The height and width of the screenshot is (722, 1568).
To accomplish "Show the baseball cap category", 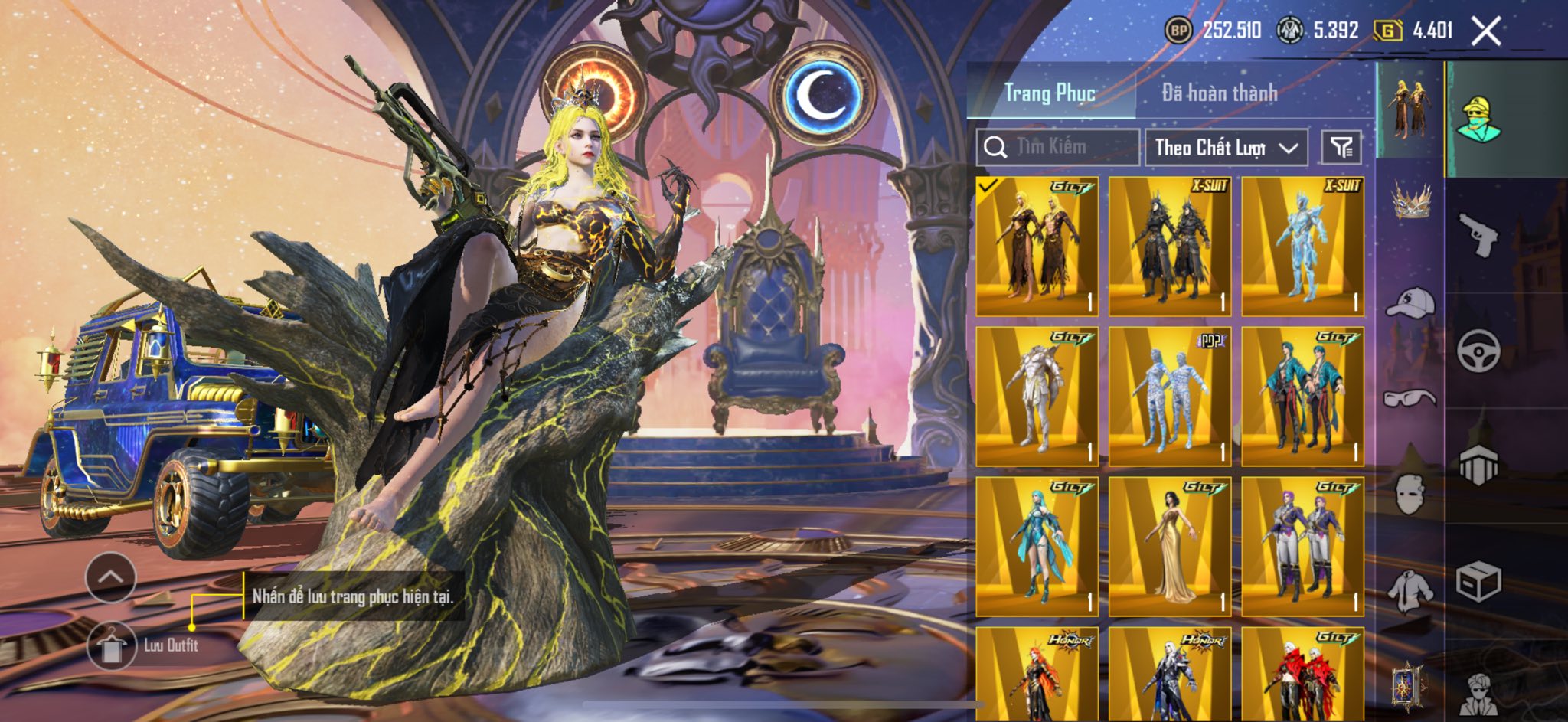I will click(1410, 302).
